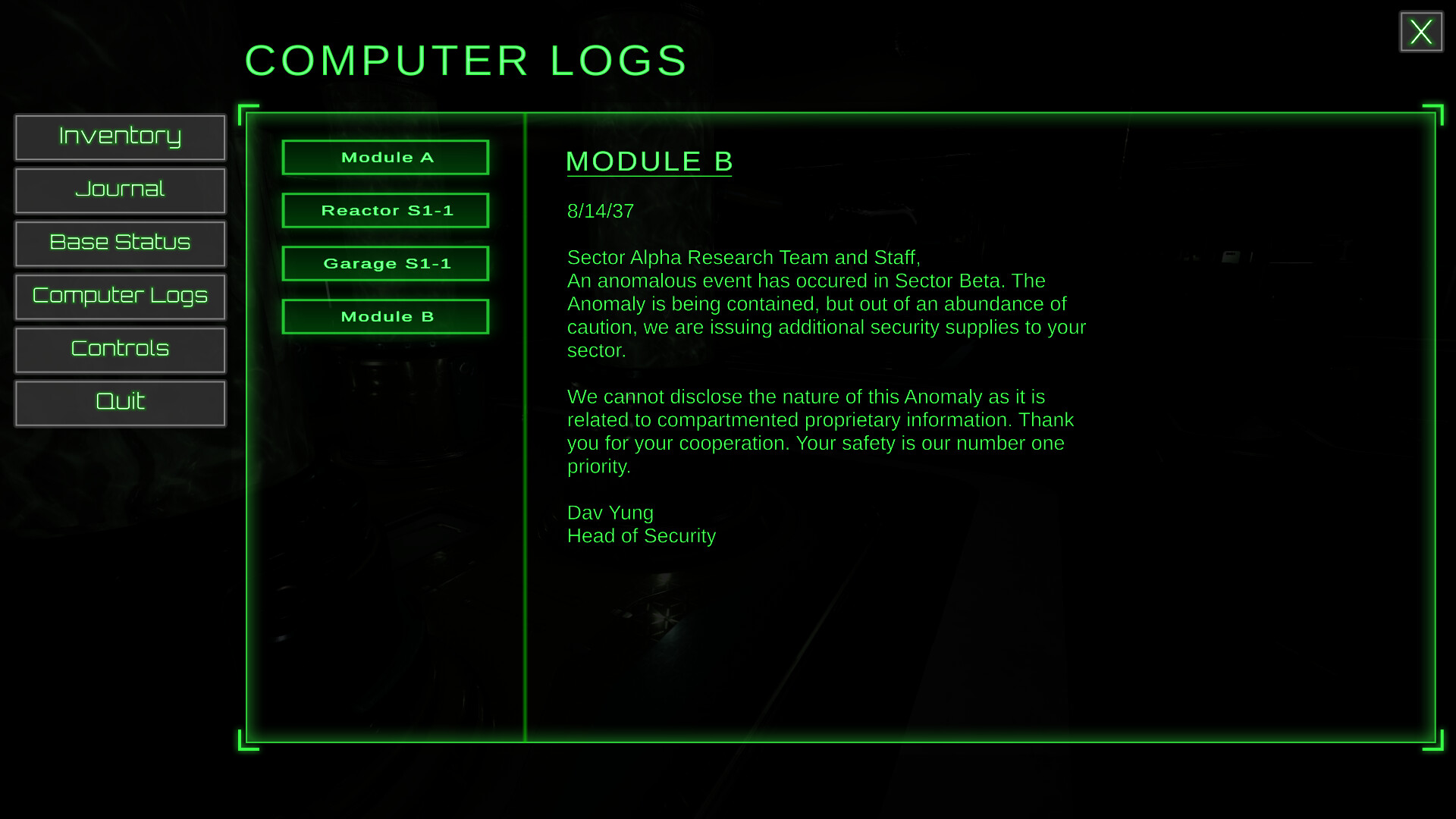Select the Computer Logs section
The image size is (1456, 819).
[x=120, y=297]
